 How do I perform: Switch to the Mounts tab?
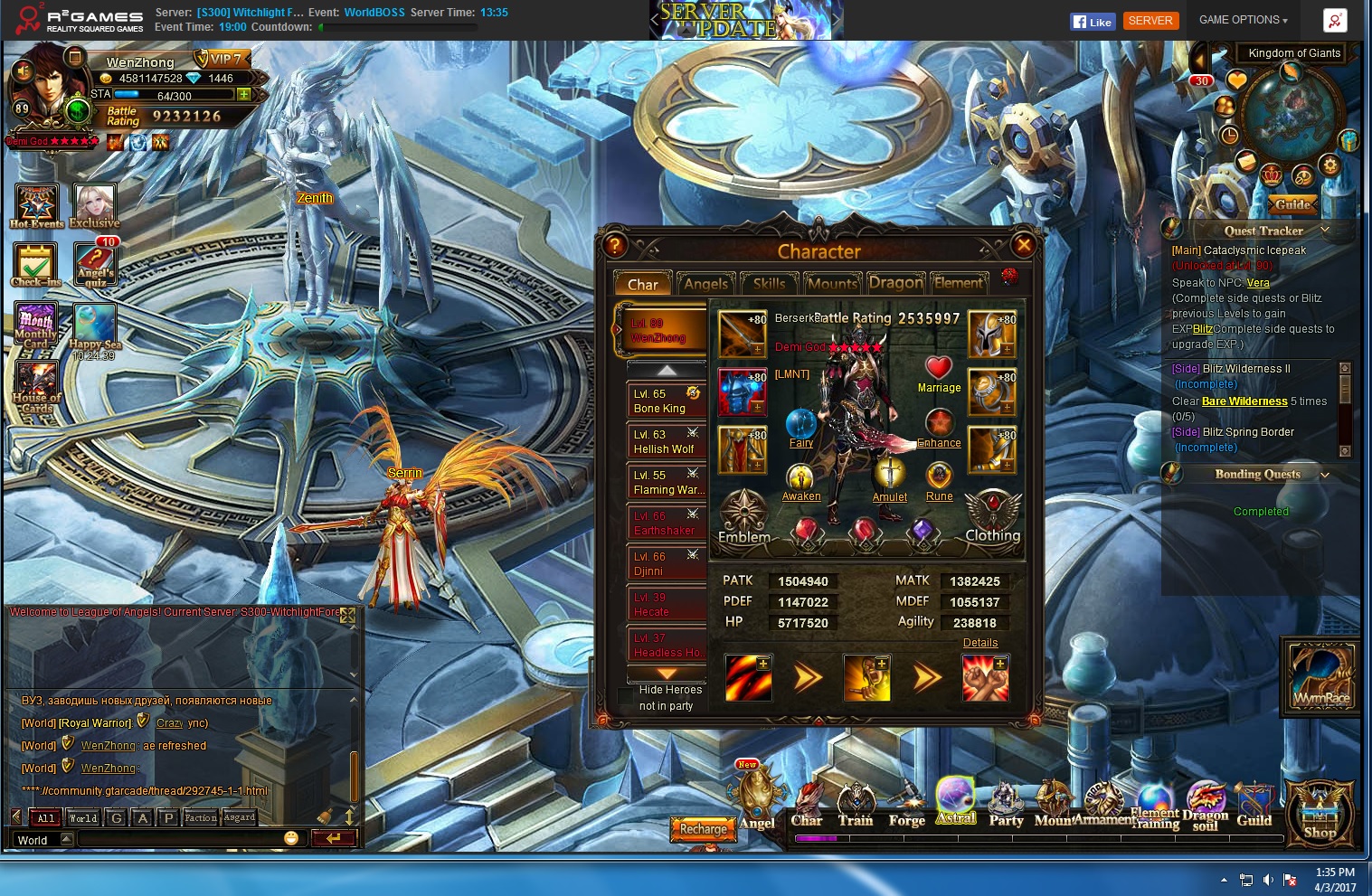coord(832,284)
